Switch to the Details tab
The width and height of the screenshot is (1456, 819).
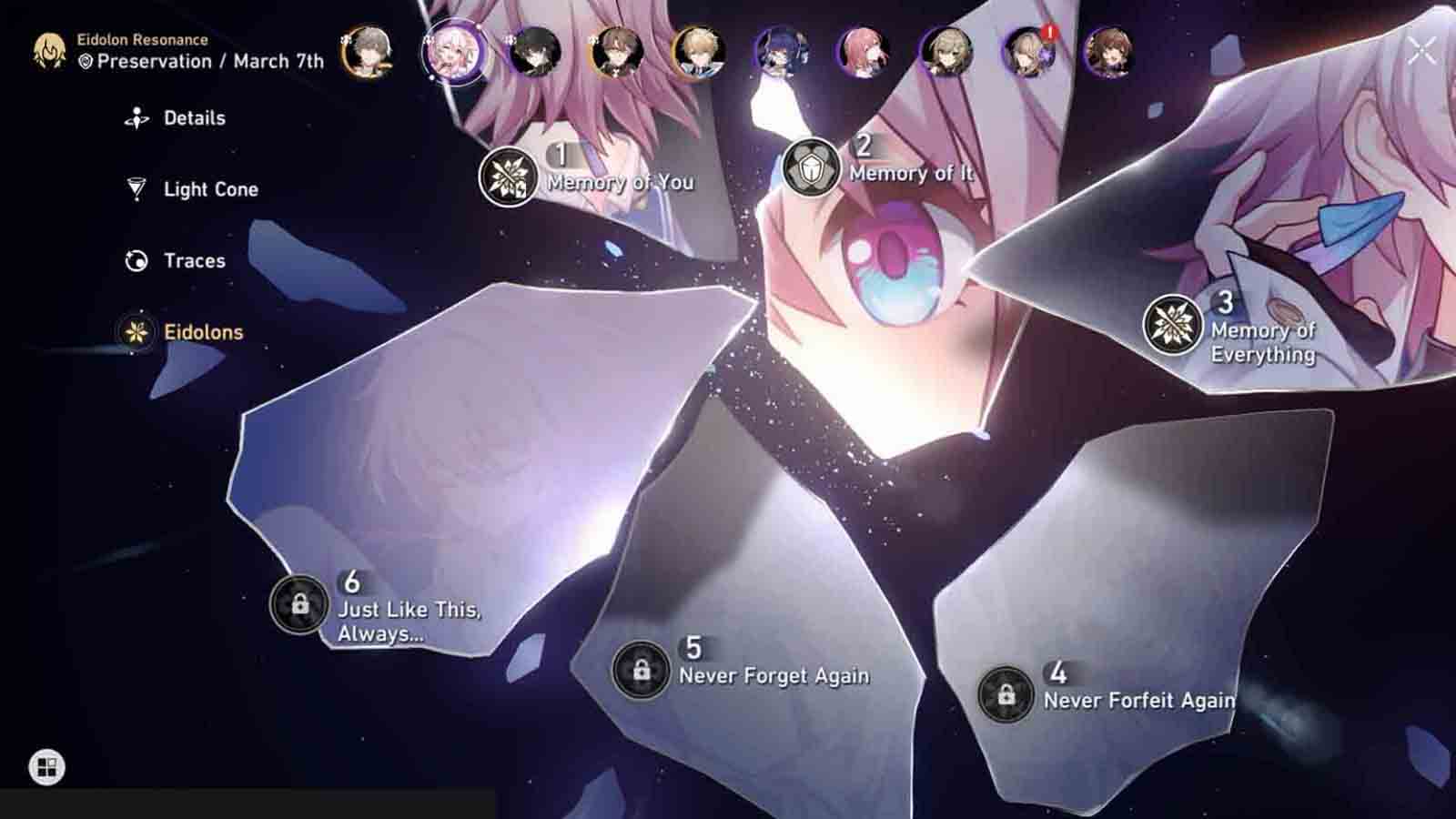194,117
